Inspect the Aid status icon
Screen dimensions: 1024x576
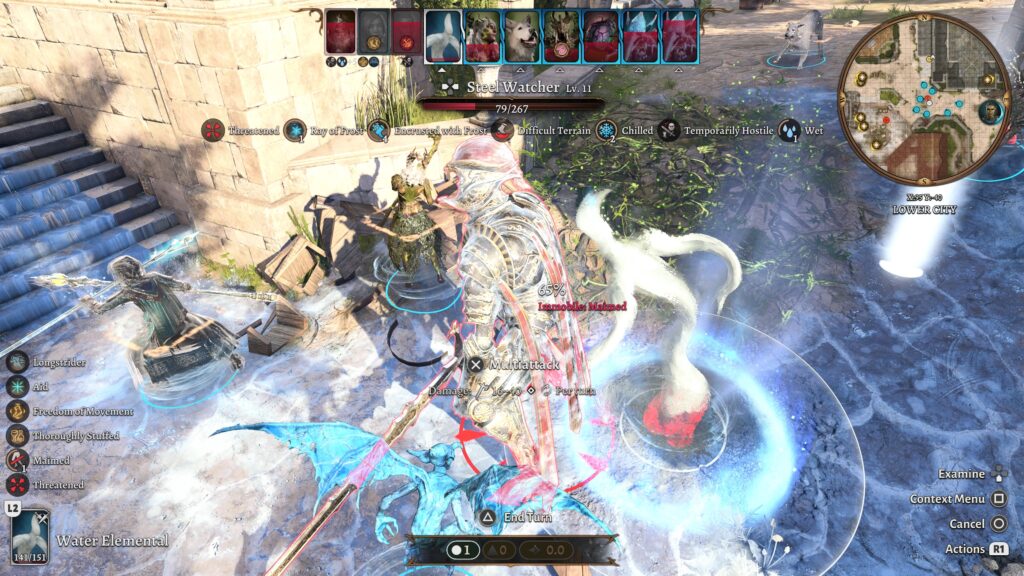(x=17, y=387)
